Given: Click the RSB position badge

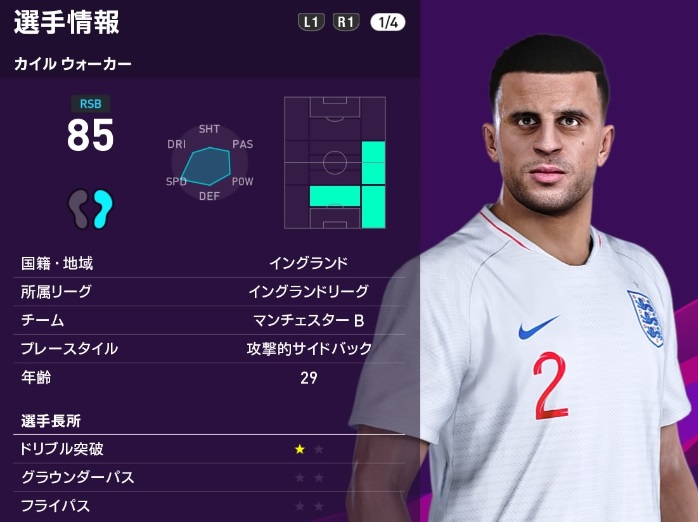Looking at the screenshot, I should coord(90,103).
